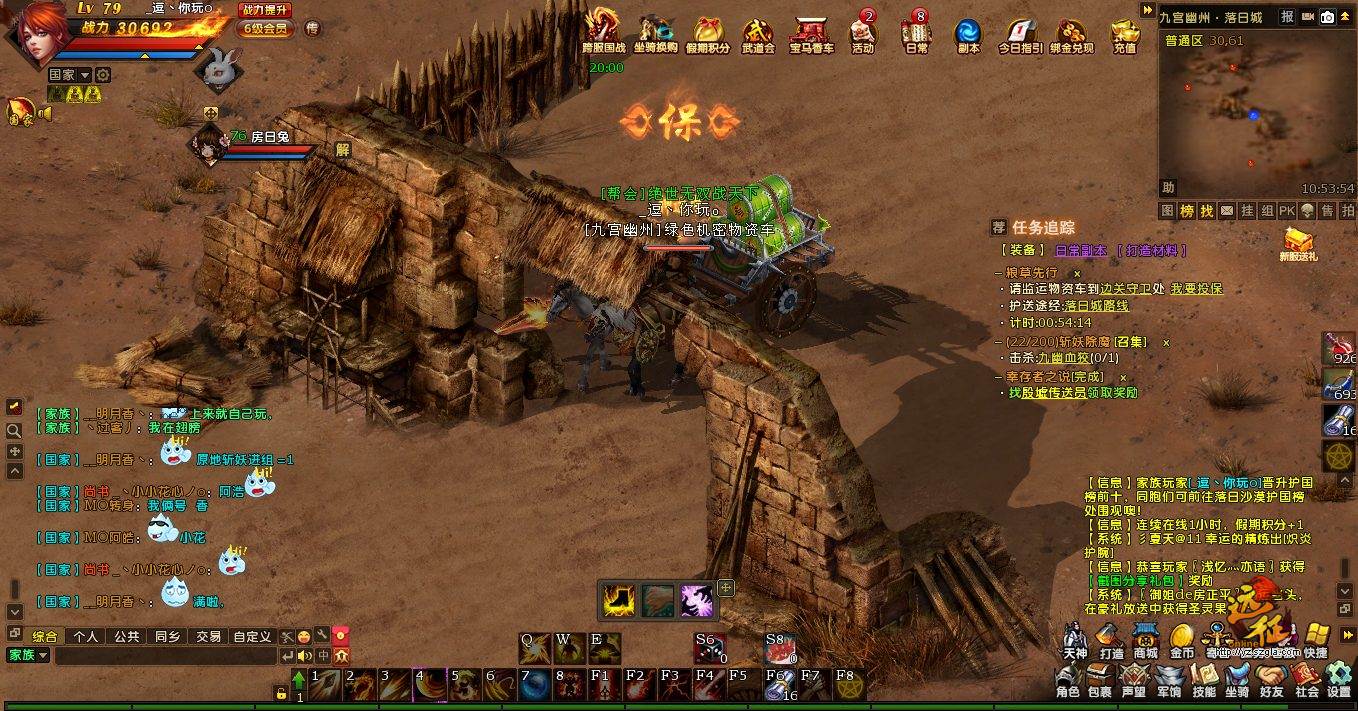Open the 设置 settings gear

tap(1339, 680)
